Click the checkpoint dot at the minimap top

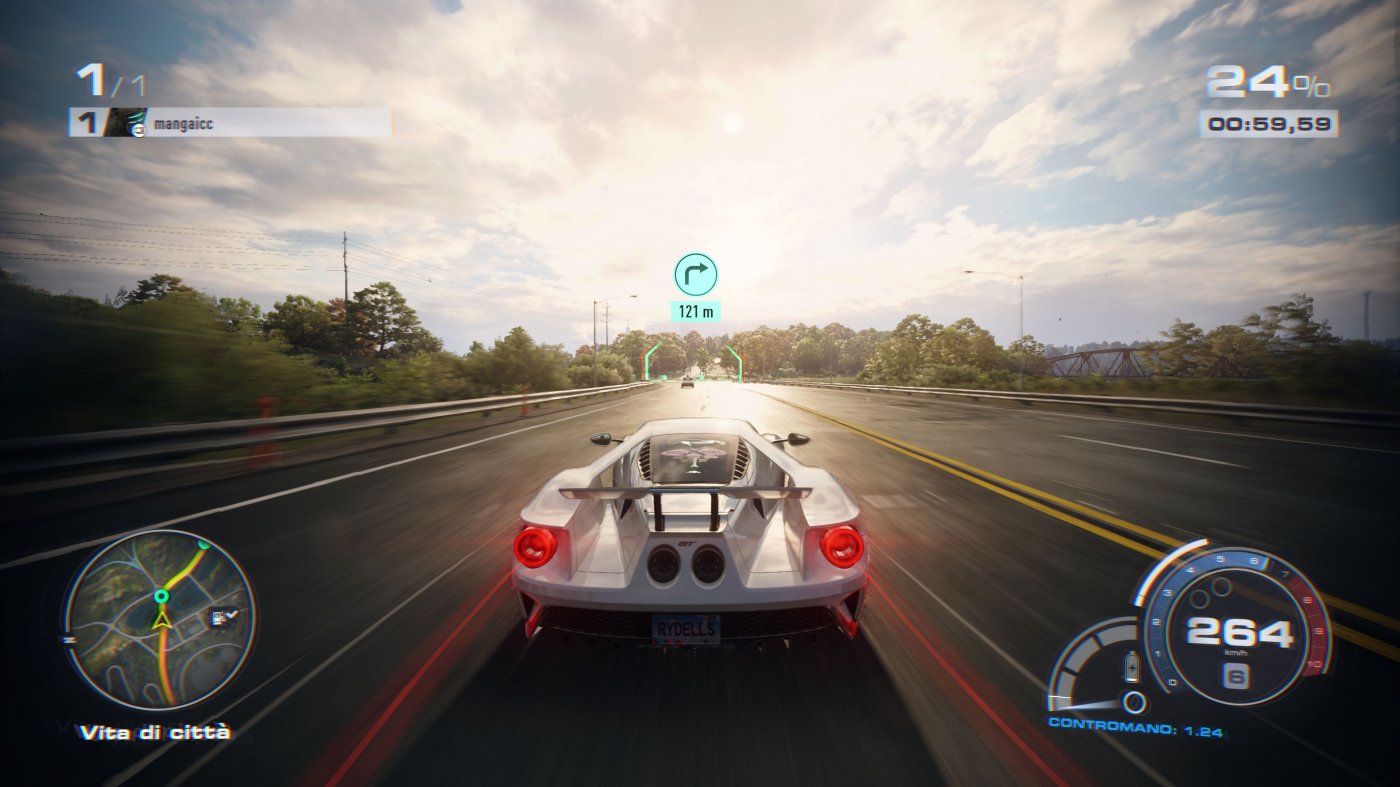204,545
